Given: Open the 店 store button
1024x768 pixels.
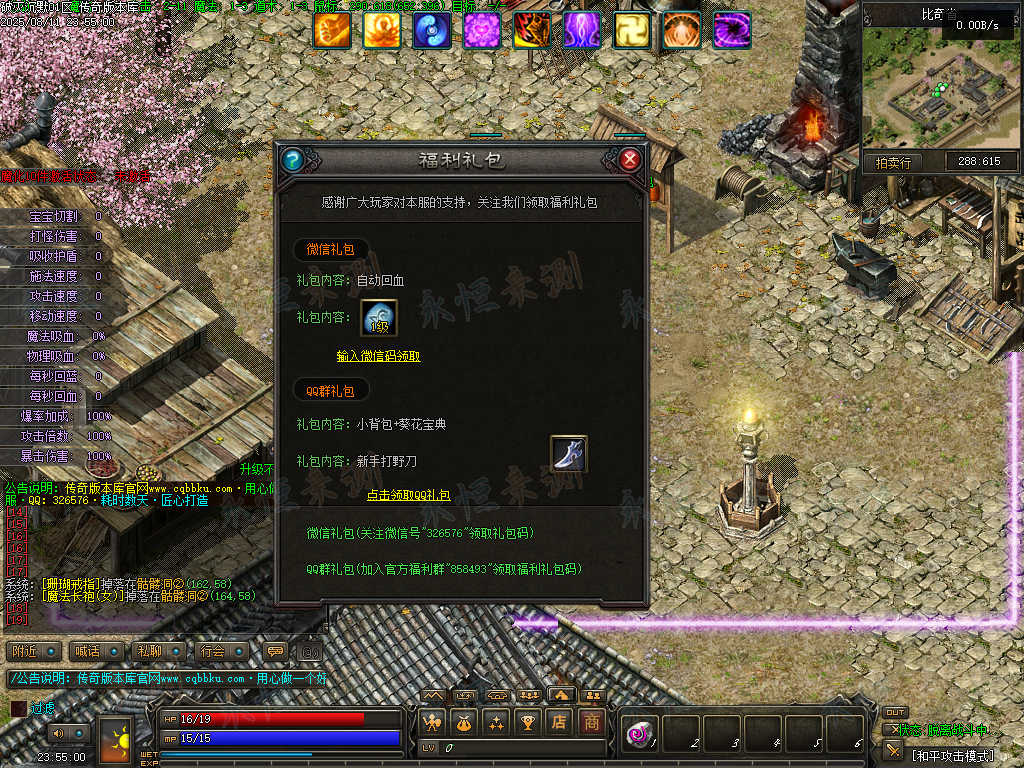Looking at the screenshot, I should tap(561, 722).
